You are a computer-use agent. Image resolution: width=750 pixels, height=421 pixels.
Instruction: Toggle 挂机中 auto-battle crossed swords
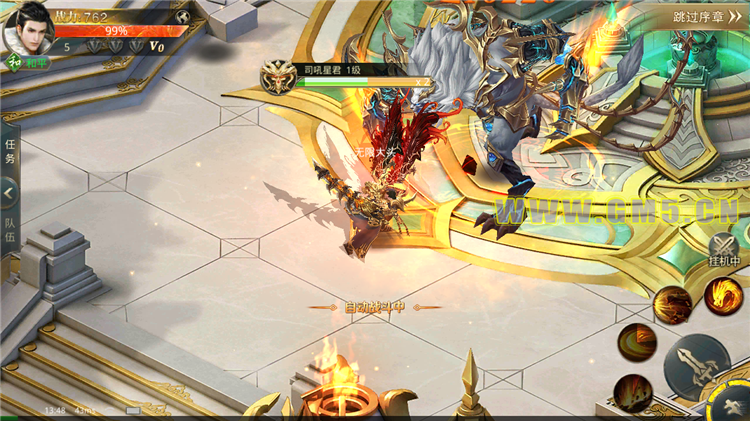coord(723,246)
